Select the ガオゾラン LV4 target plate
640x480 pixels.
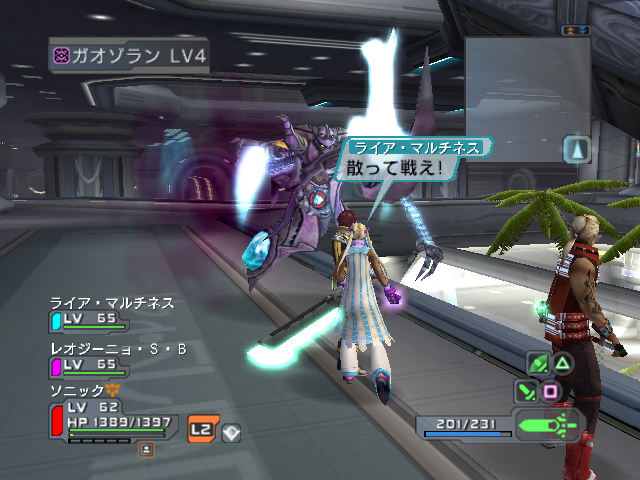coord(129,55)
